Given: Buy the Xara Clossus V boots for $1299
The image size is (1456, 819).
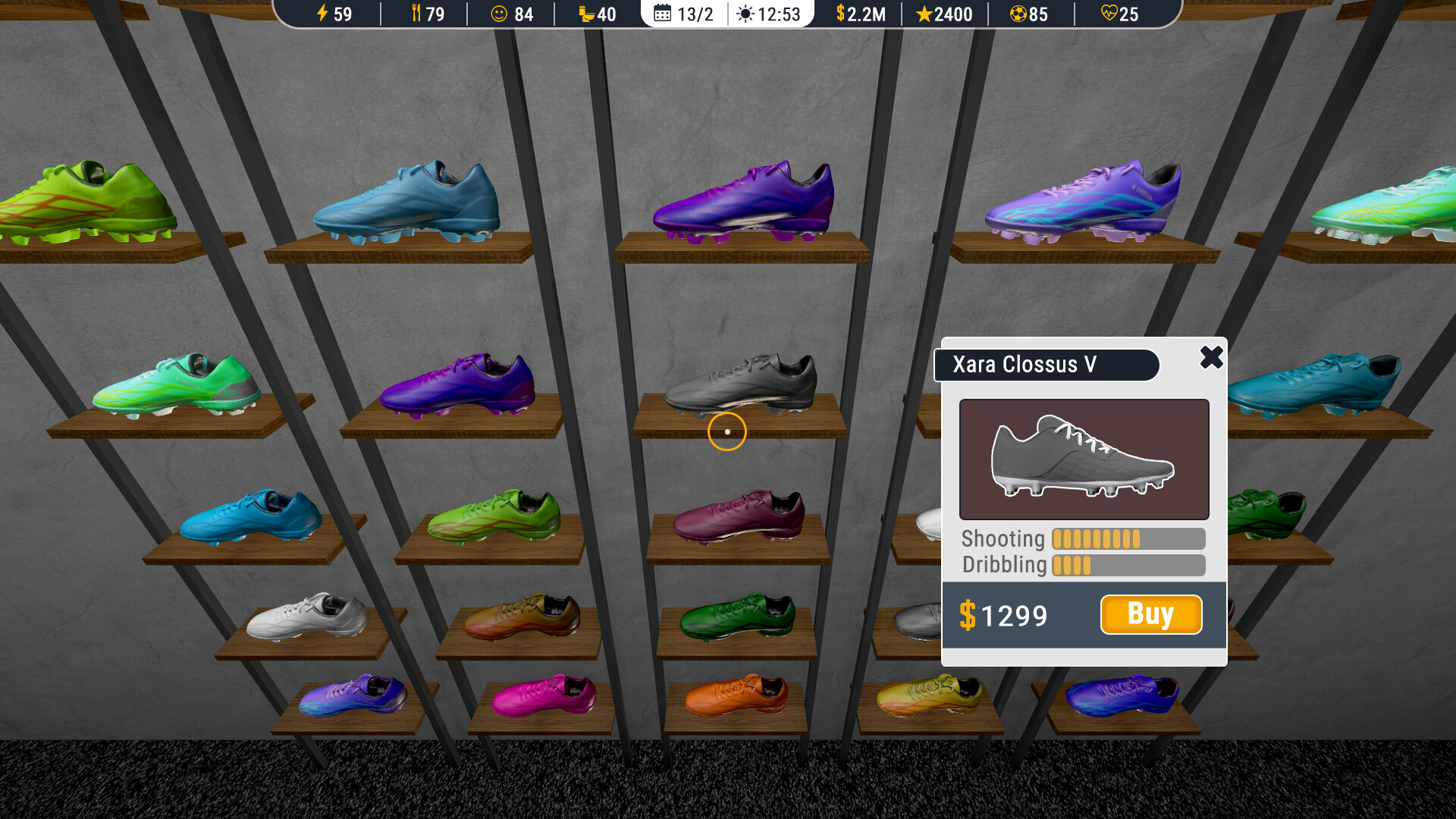Looking at the screenshot, I should (x=1150, y=615).
